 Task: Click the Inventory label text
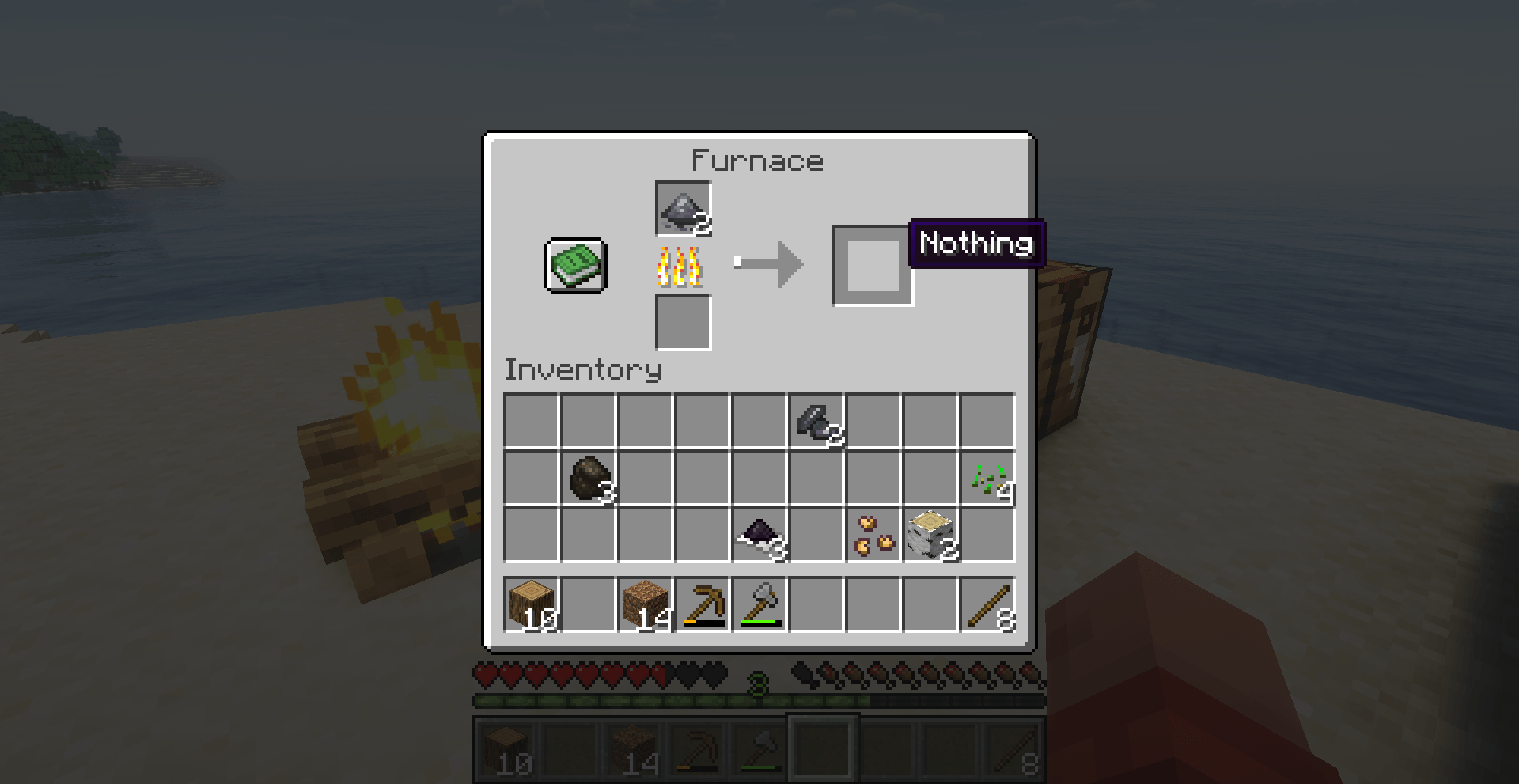[583, 370]
